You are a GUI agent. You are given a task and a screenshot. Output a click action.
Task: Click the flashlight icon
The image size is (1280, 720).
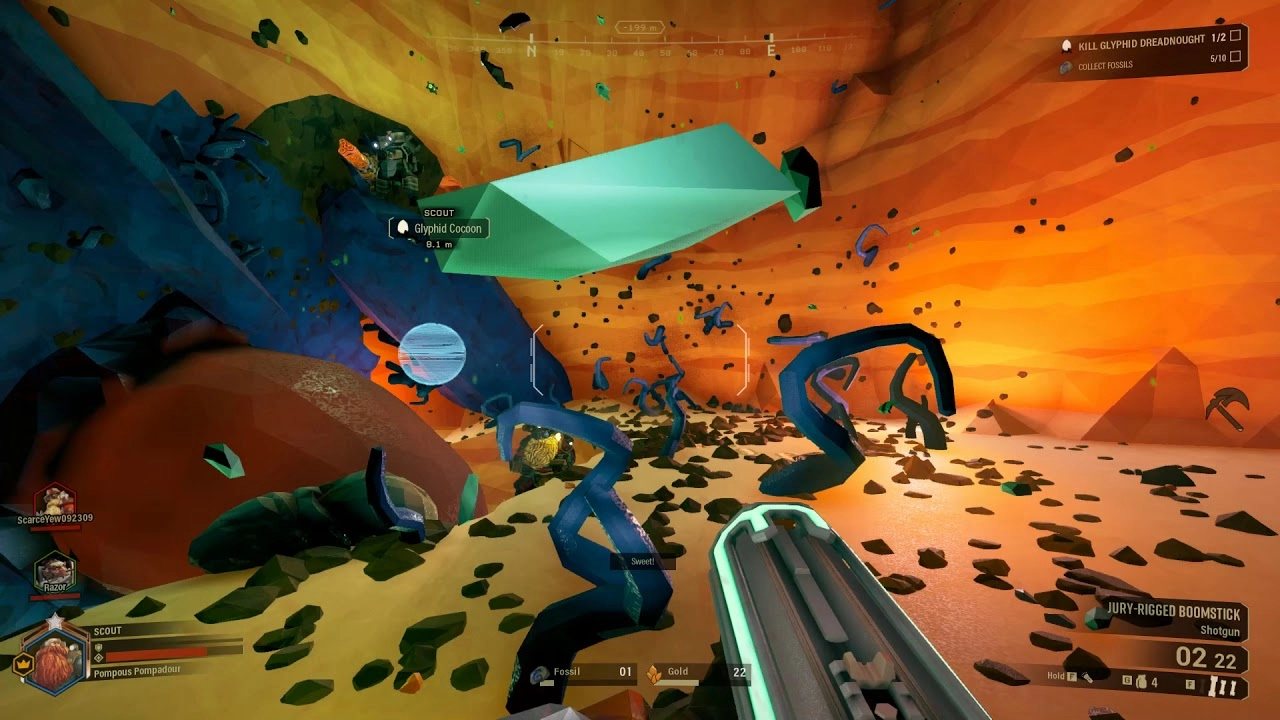point(1088,678)
